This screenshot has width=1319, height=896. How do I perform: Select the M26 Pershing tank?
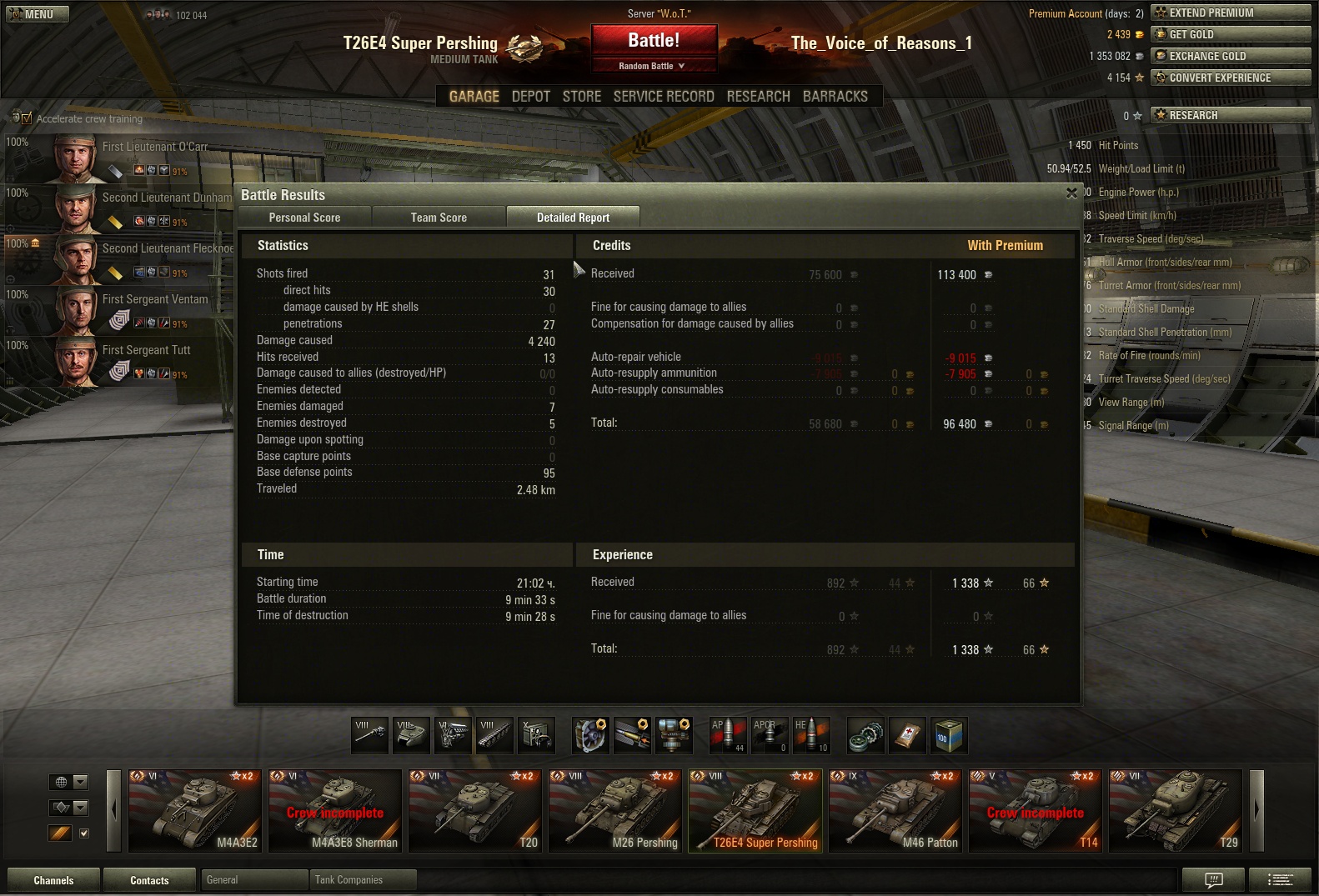pos(614,811)
